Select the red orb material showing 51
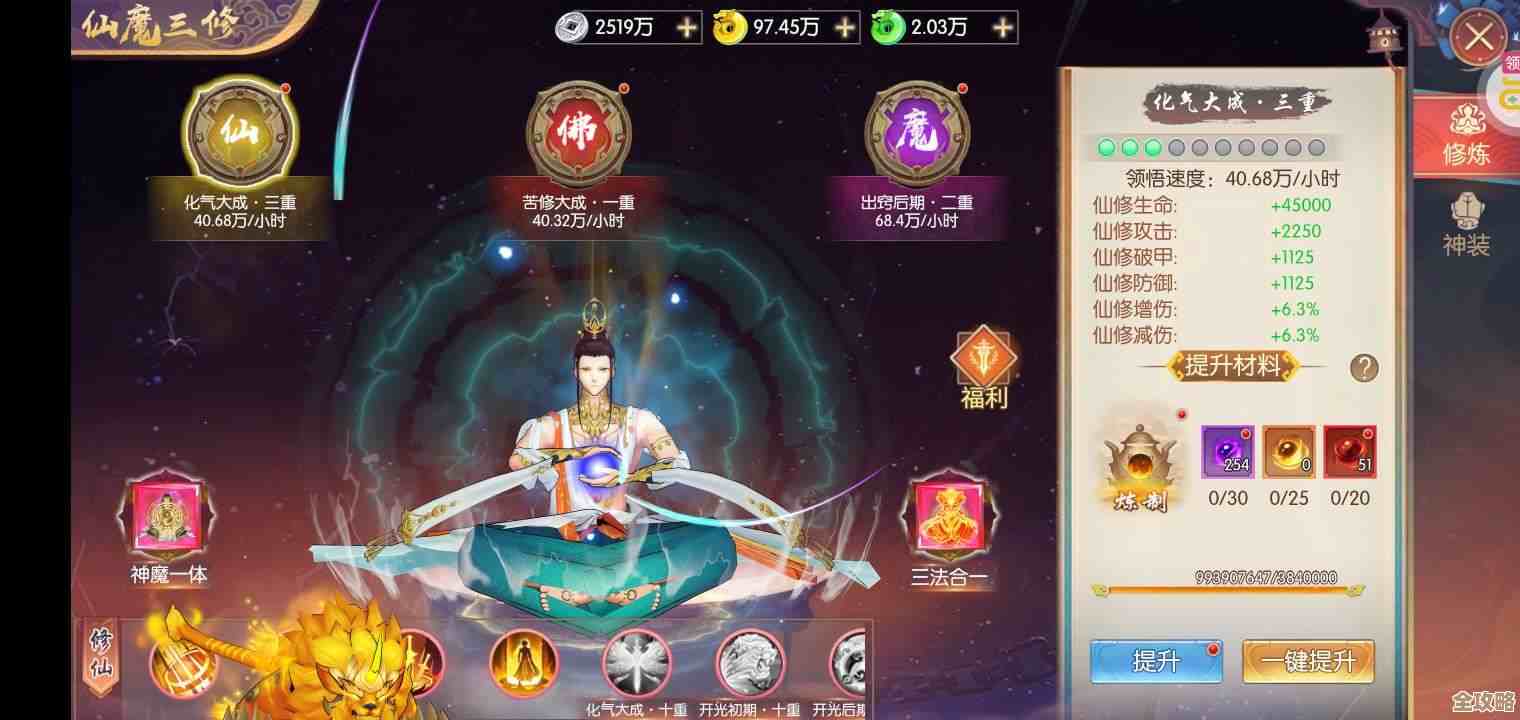1520x720 pixels. 1349,450
